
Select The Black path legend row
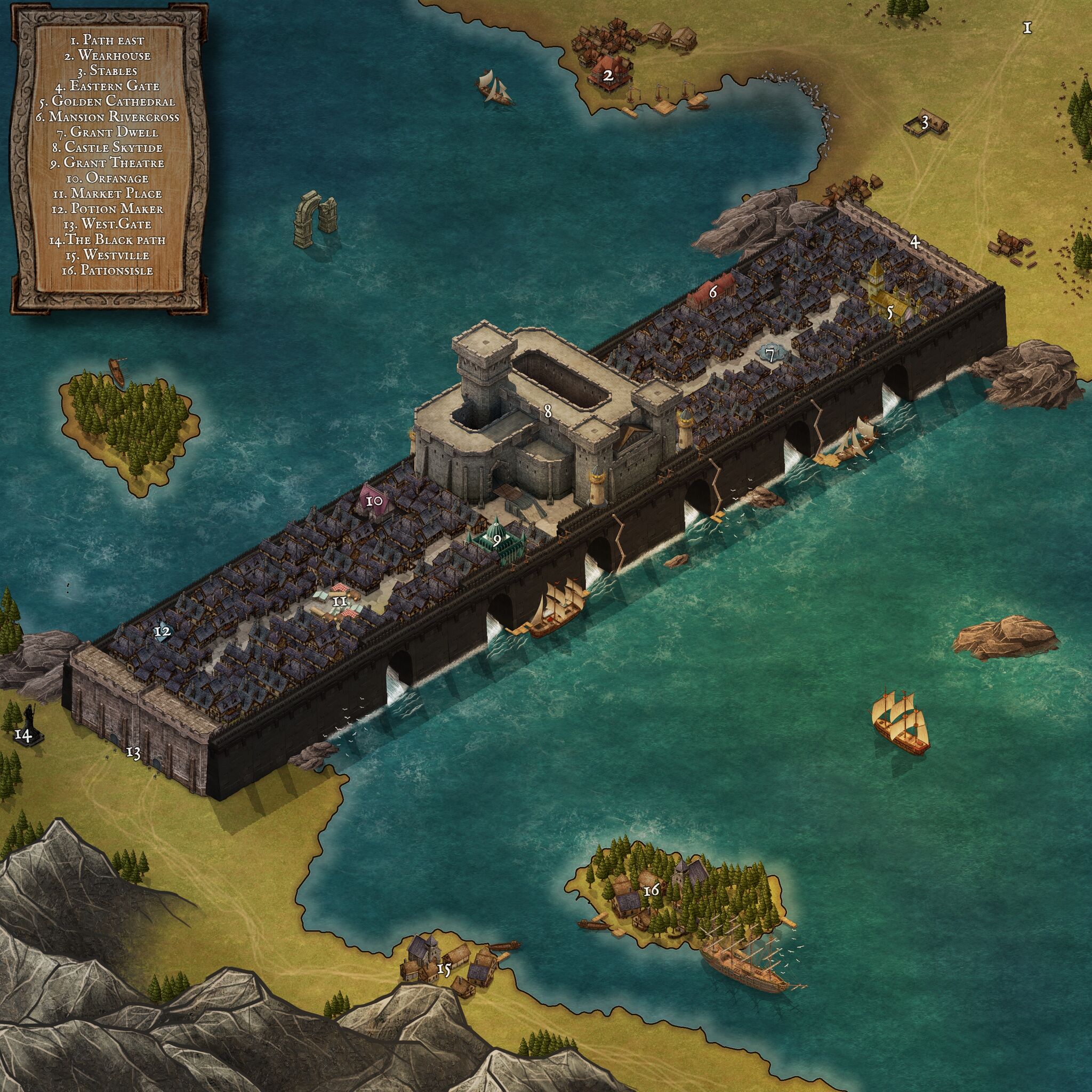pyautogui.click(x=107, y=239)
